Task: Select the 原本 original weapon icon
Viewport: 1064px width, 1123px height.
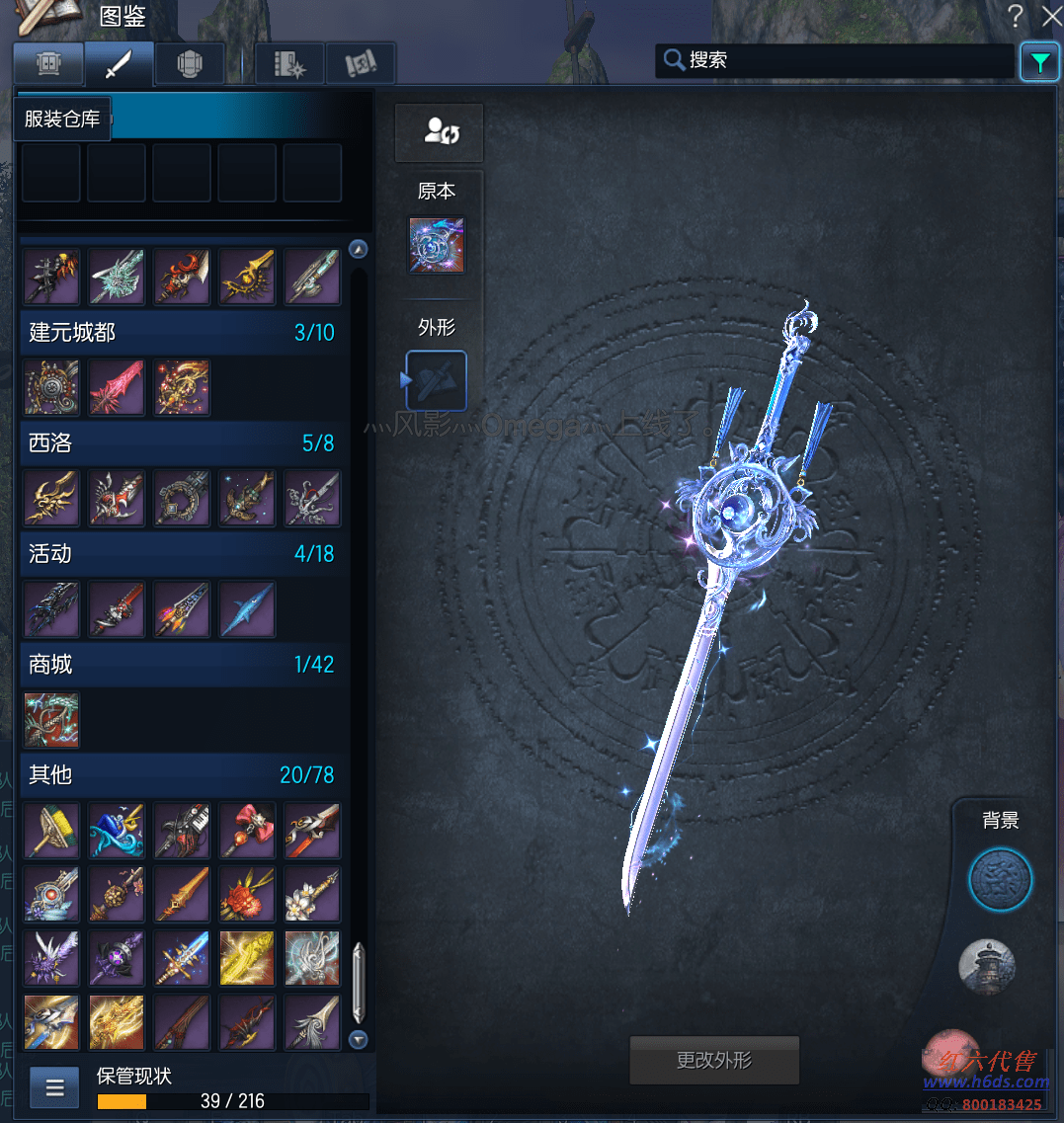Action: 437,245
